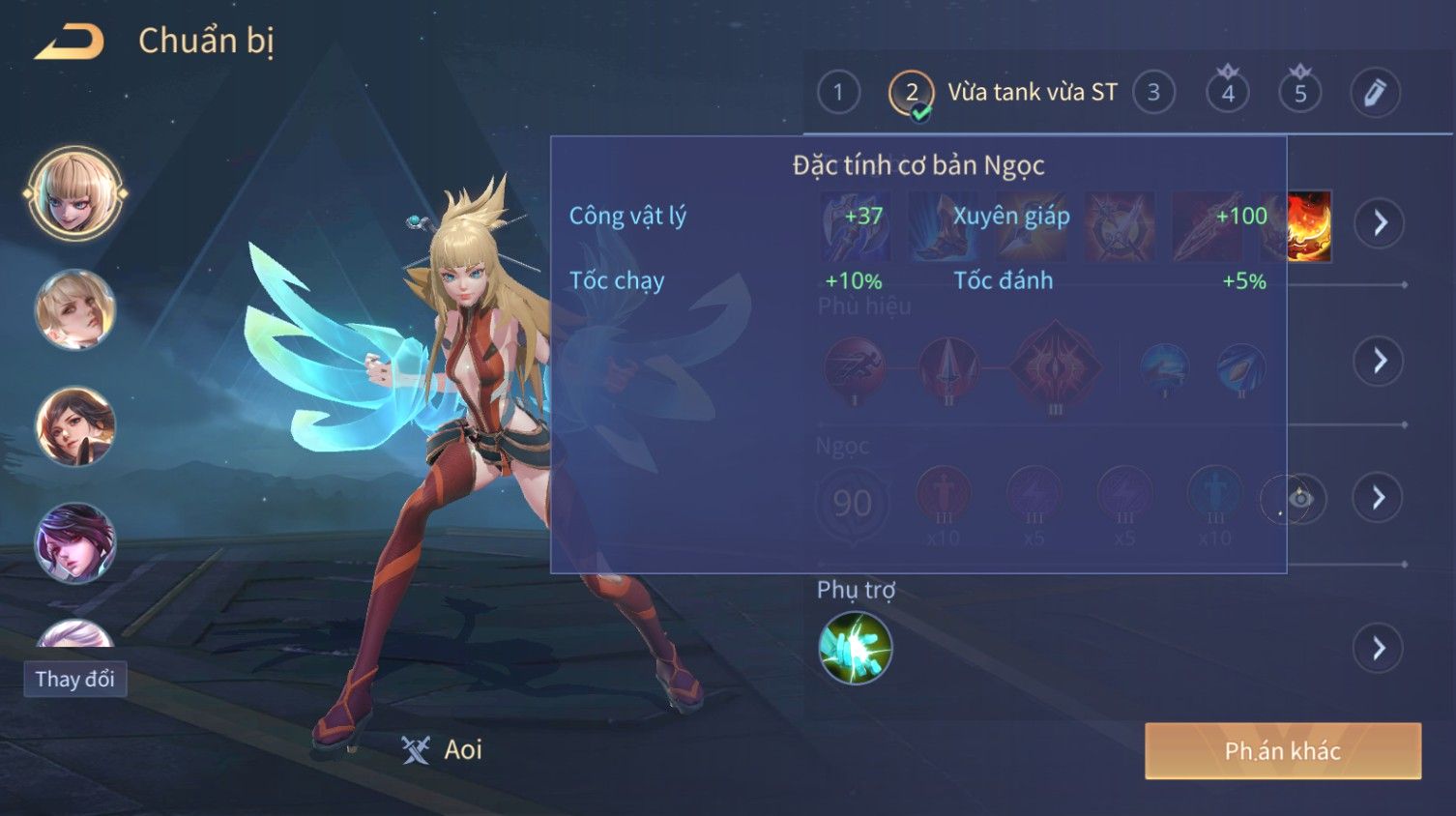Click the 'Thay đổi' hero change button
1456x816 pixels.
(75, 679)
